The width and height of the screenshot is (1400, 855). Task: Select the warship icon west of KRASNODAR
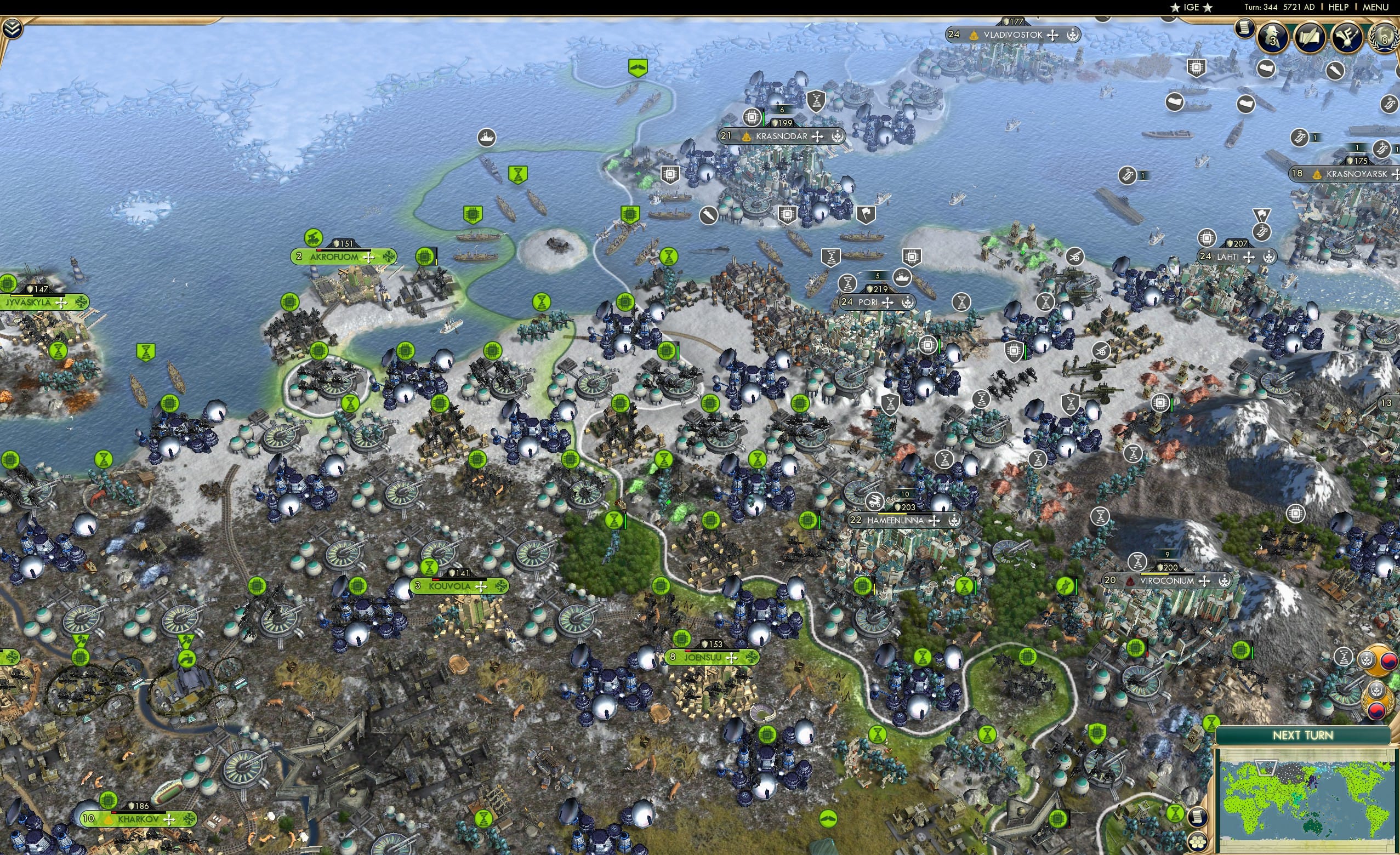pos(487,138)
